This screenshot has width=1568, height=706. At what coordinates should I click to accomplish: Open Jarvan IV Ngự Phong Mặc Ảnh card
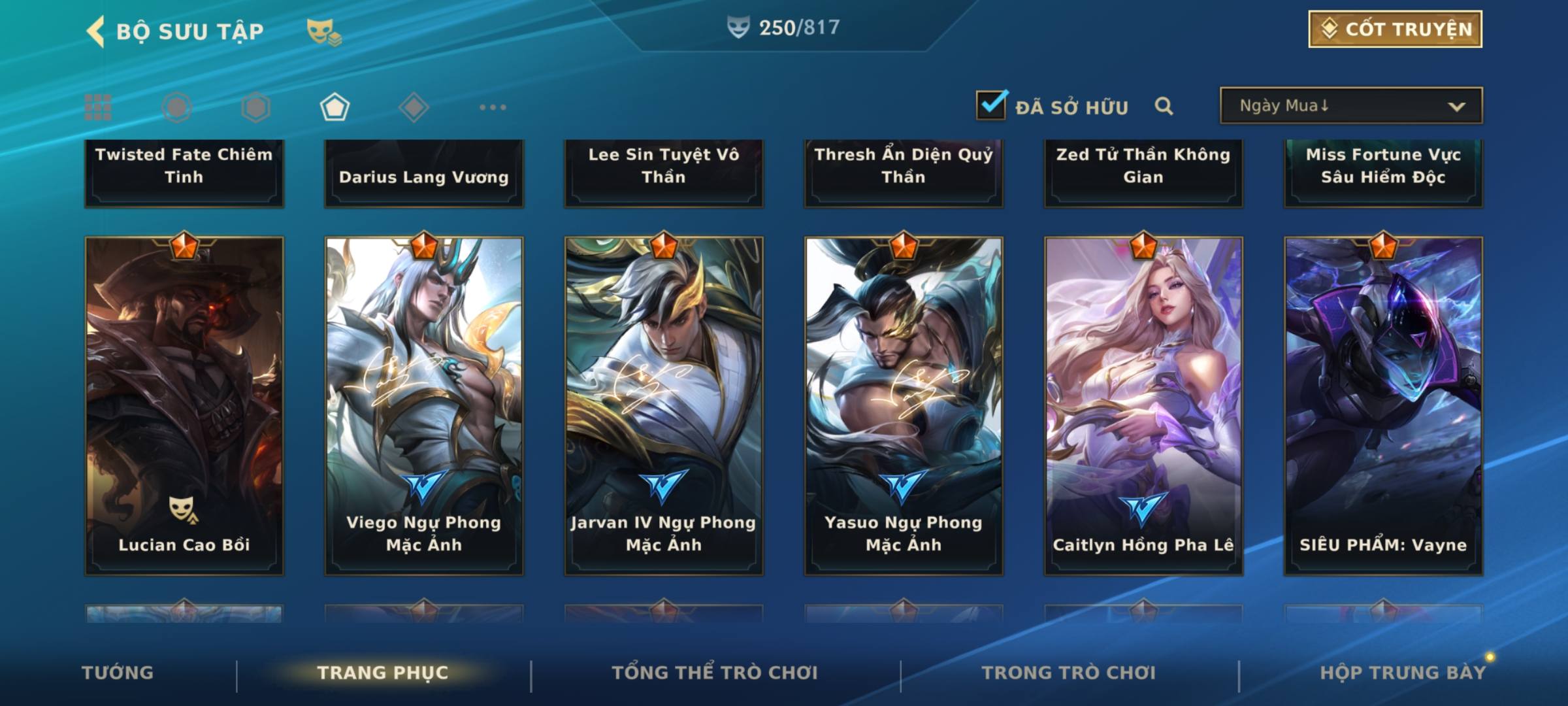664,405
